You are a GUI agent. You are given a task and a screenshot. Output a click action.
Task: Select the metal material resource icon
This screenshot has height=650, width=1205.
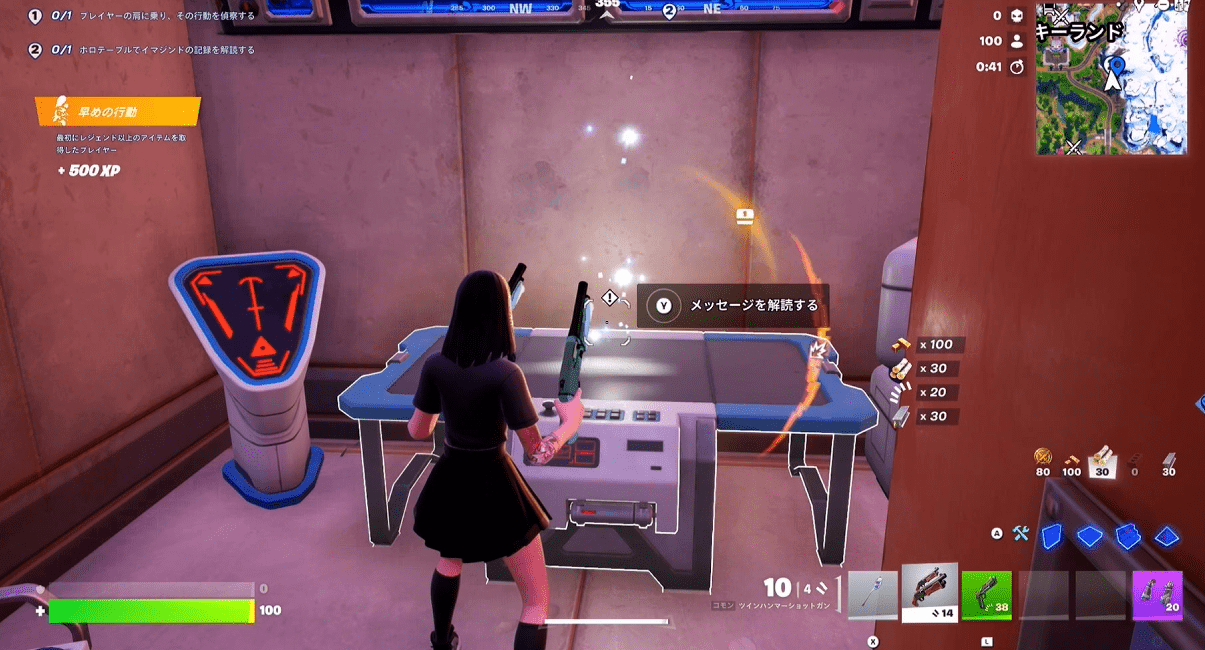tap(1169, 458)
